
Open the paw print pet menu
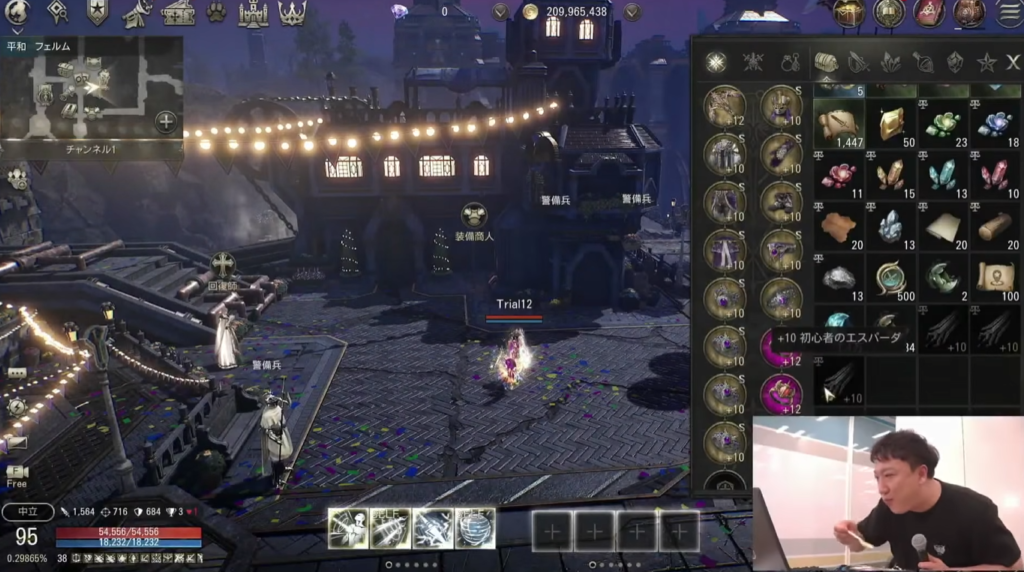[216, 13]
